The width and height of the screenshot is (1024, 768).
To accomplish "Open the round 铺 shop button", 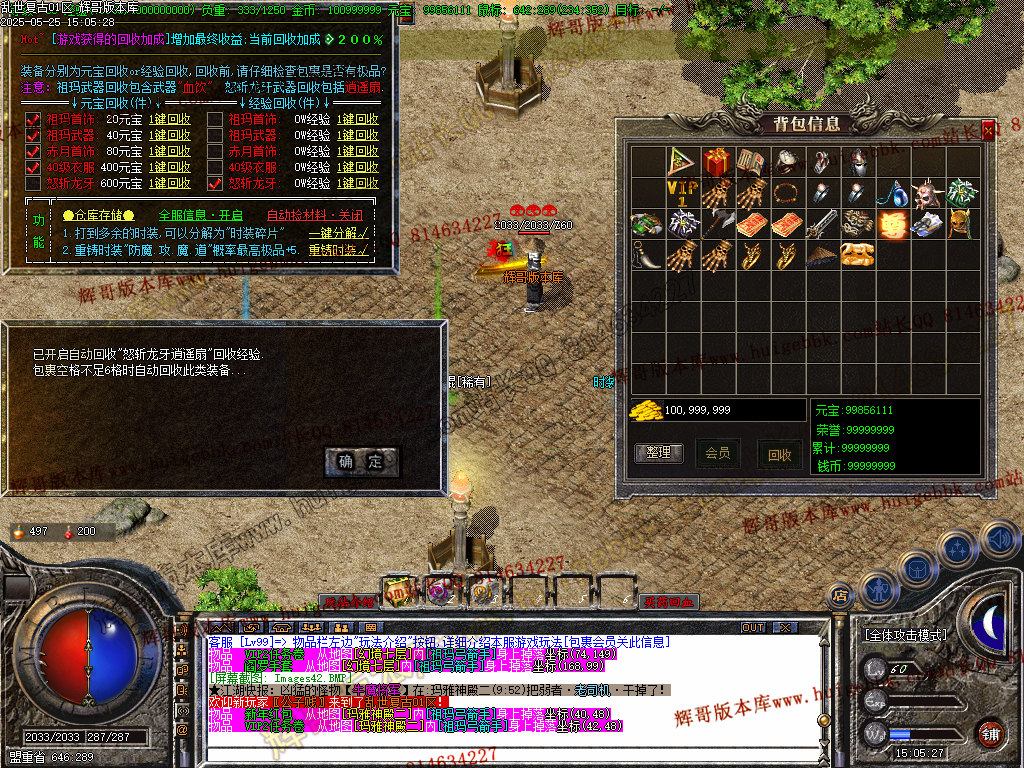I will pos(989,731).
